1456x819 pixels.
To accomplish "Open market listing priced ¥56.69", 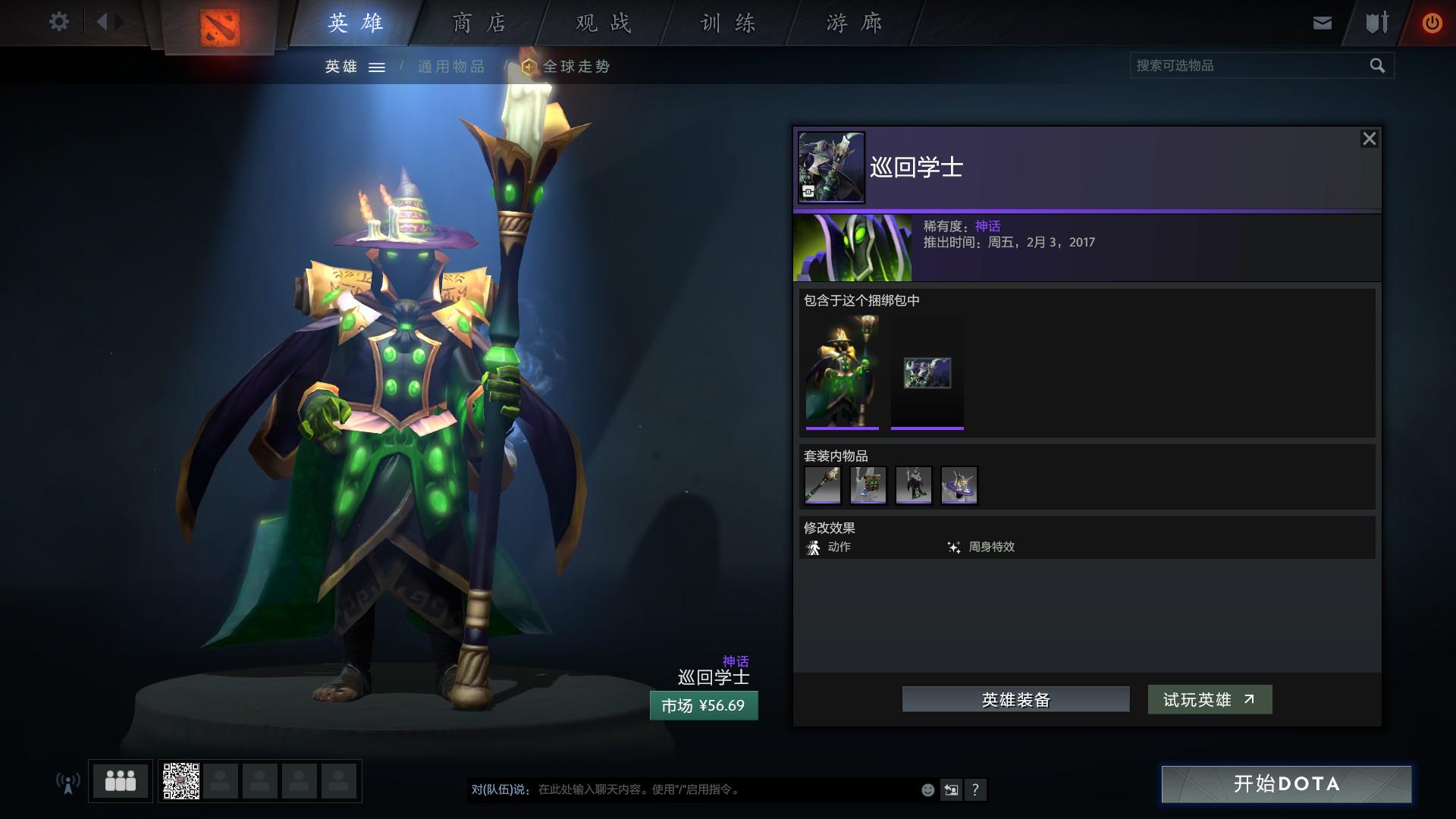I will pos(703,705).
